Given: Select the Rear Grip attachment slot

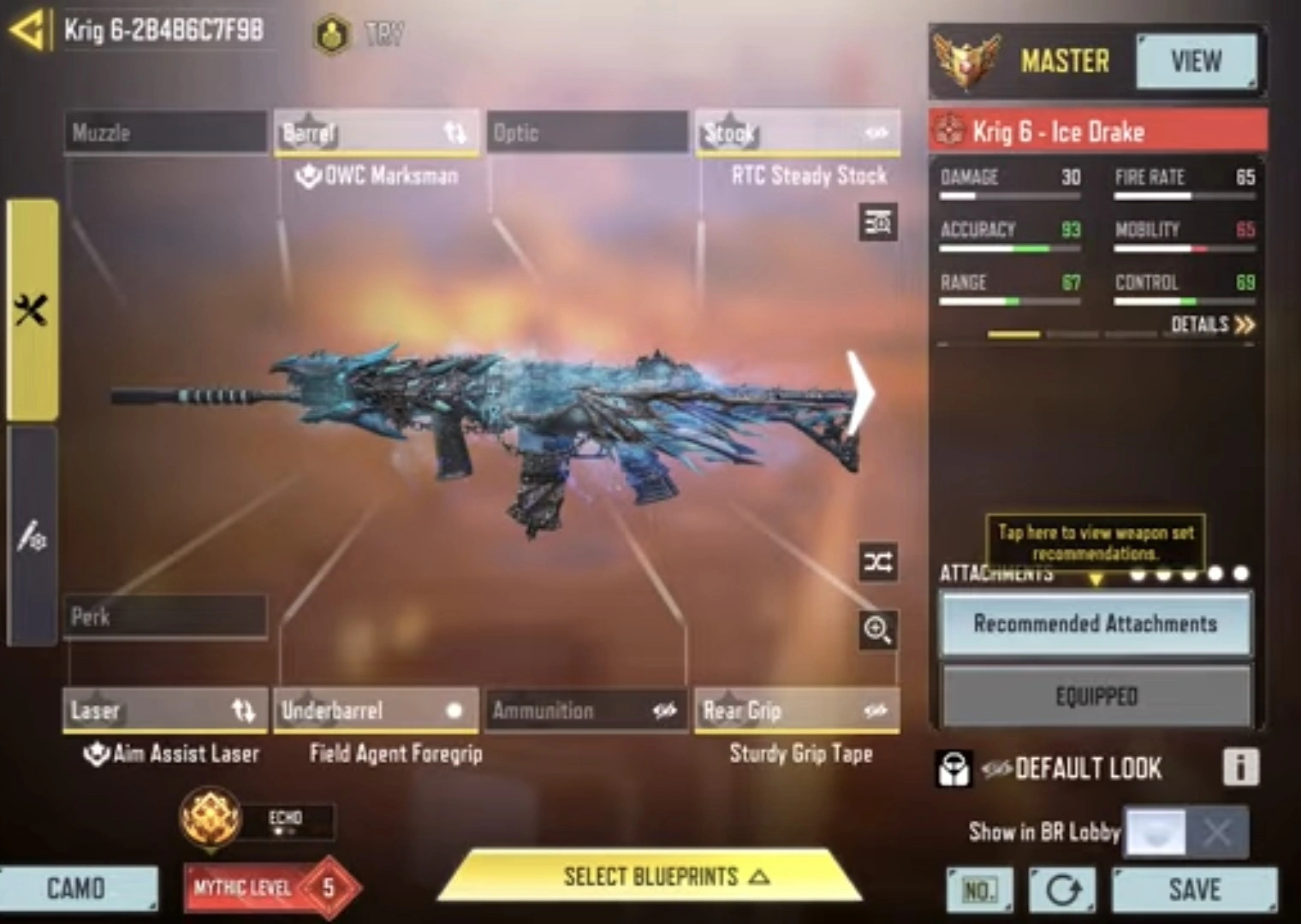Looking at the screenshot, I should (797, 710).
